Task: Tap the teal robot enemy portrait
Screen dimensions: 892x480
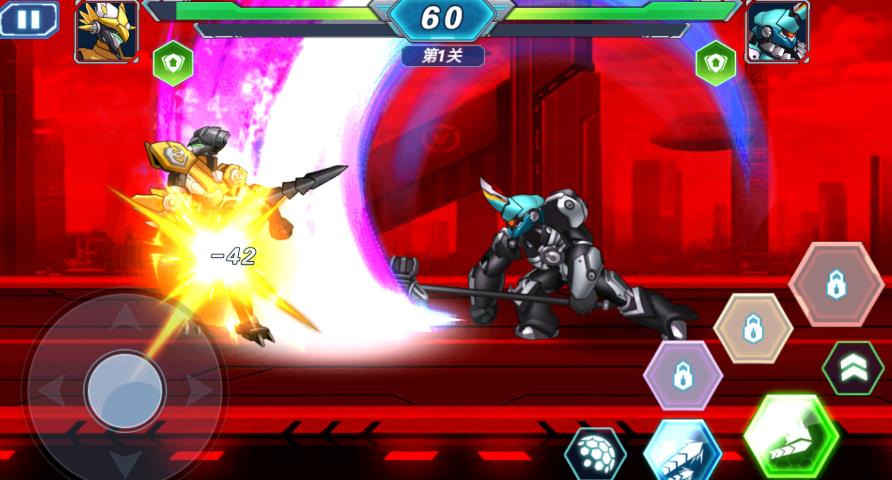Action: click(x=777, y=31)
